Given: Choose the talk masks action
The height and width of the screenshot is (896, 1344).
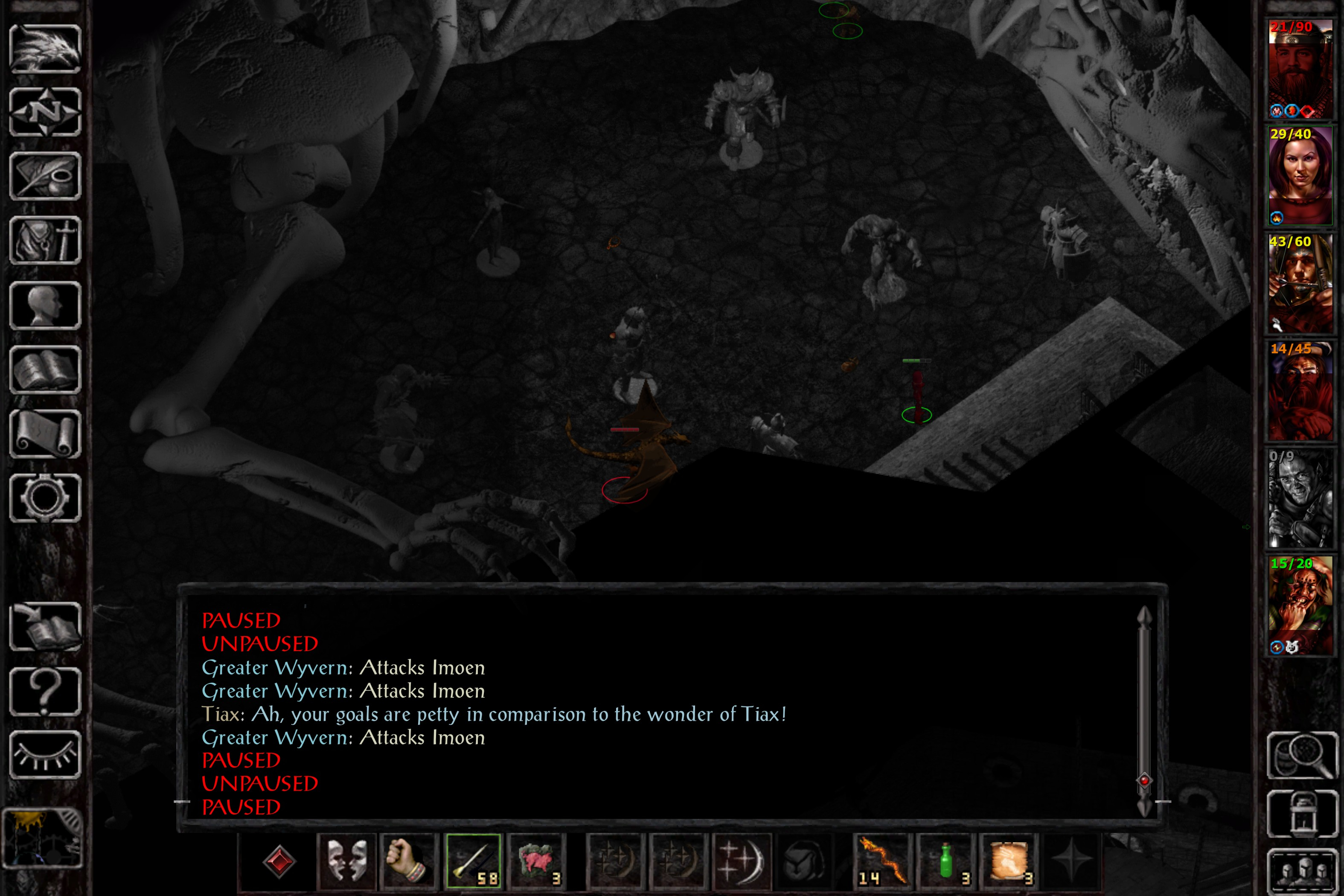Looking at the screenshot, I should [x=347, y=861].
